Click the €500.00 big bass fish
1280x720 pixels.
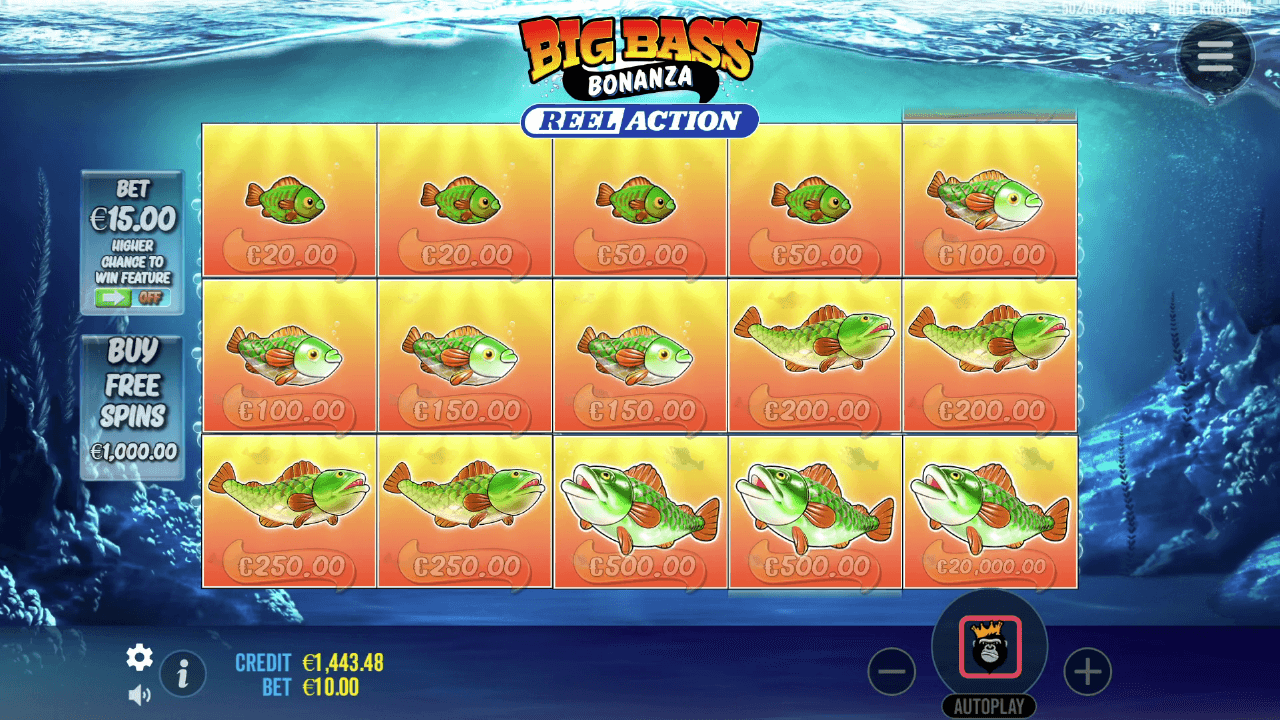[x=640, y=510]
